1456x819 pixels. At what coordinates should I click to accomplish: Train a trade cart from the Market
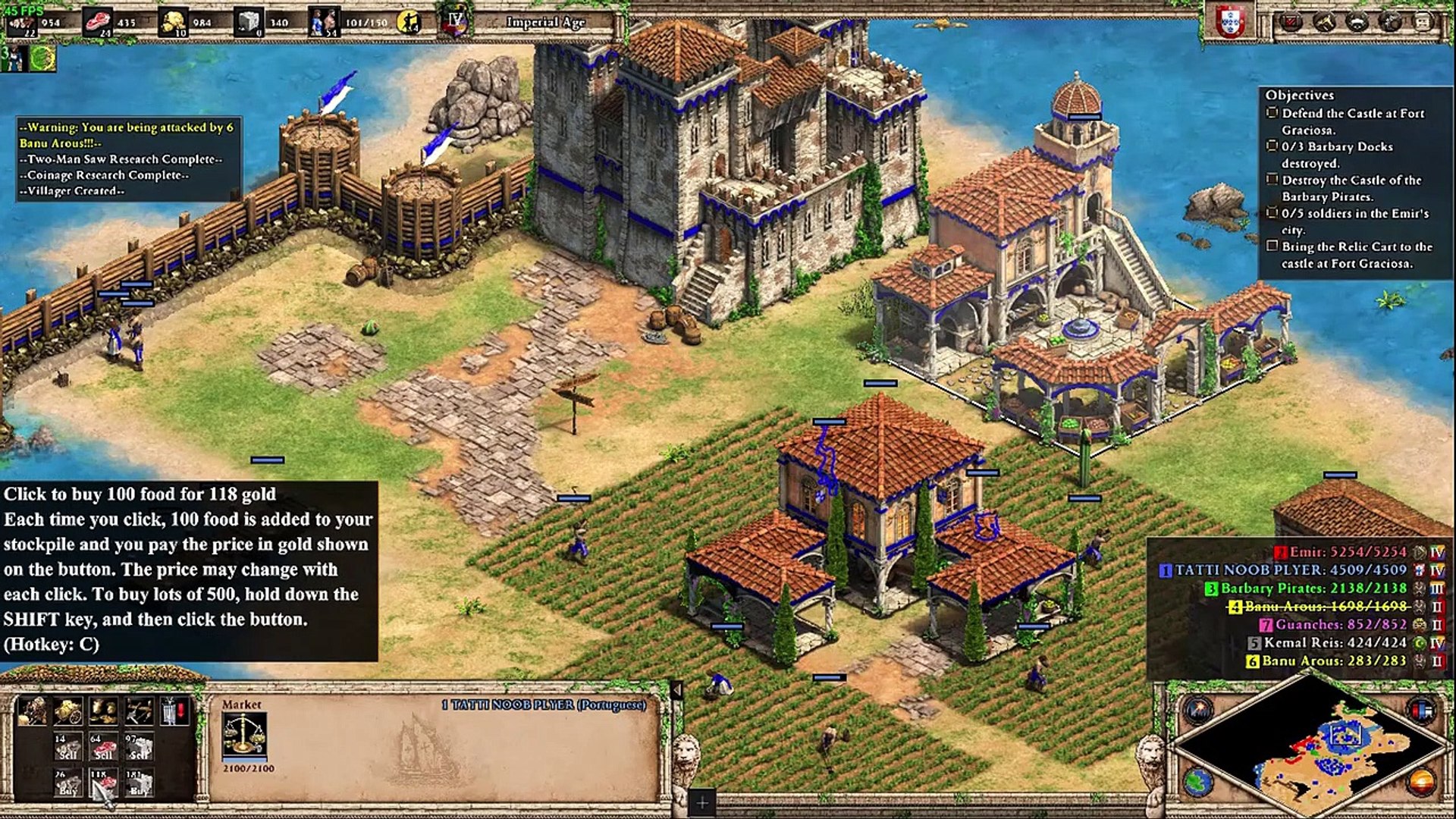click(x=31, y=712)
